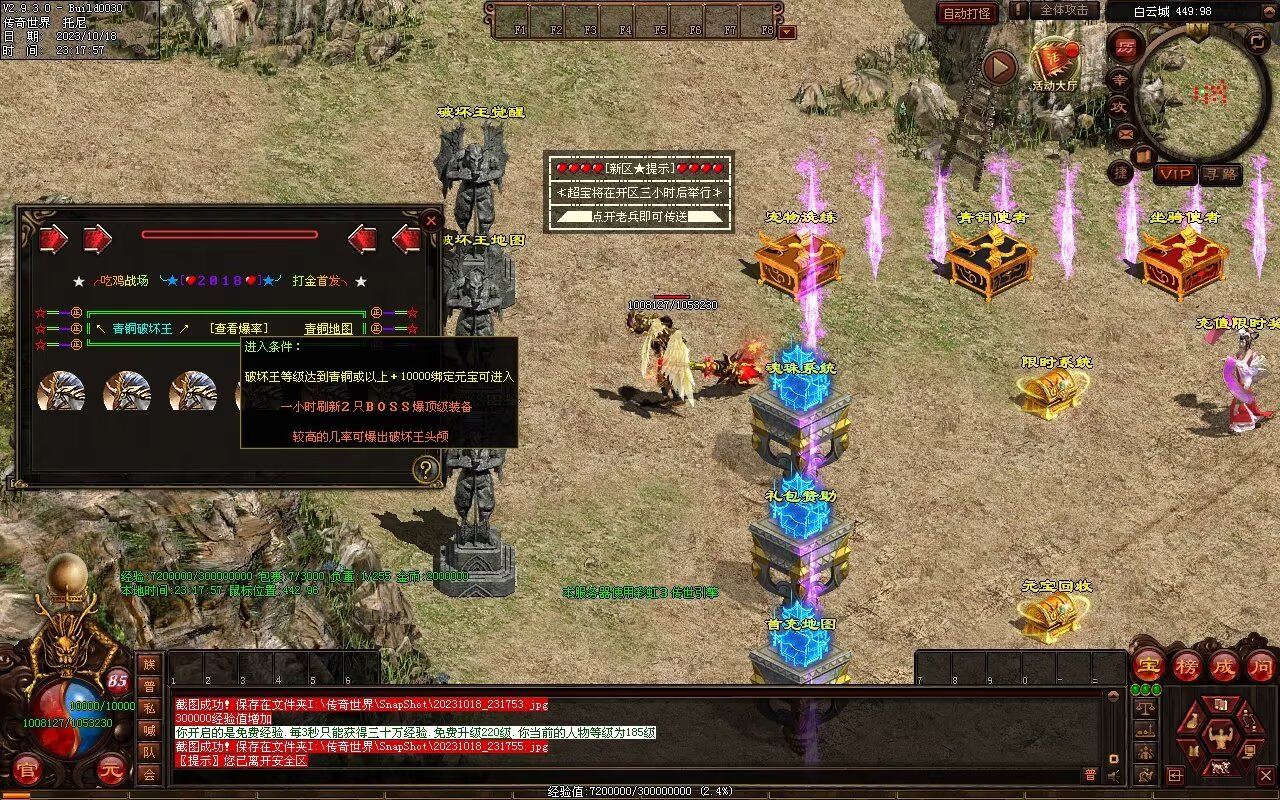This screenshot has width=1280, height=800.
Task: Open the muscular character icon in hexagon menu
Action: pyautogui.click(x=1221, y=738)
